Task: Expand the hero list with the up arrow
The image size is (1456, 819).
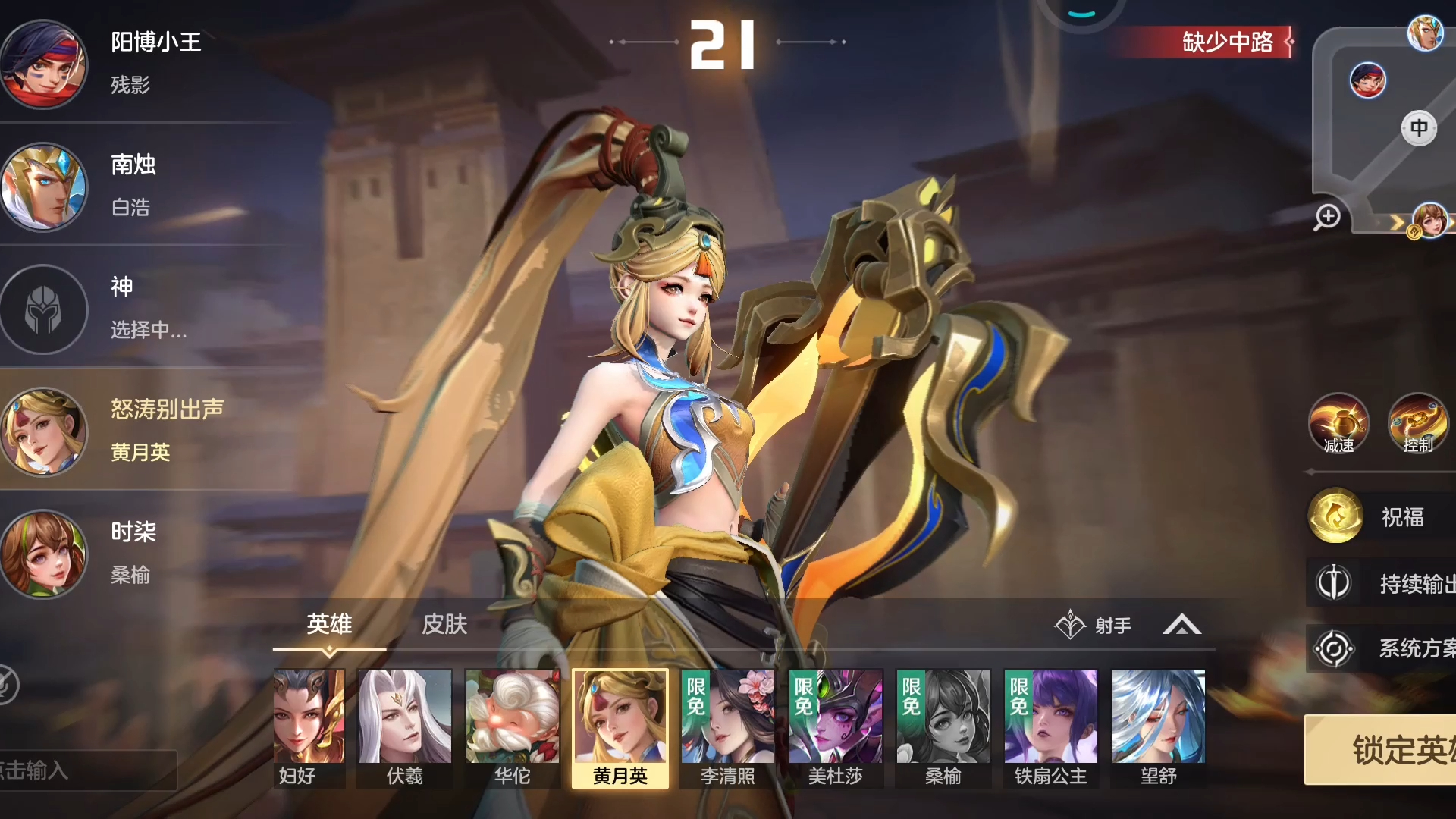Action: point(1181,626)
